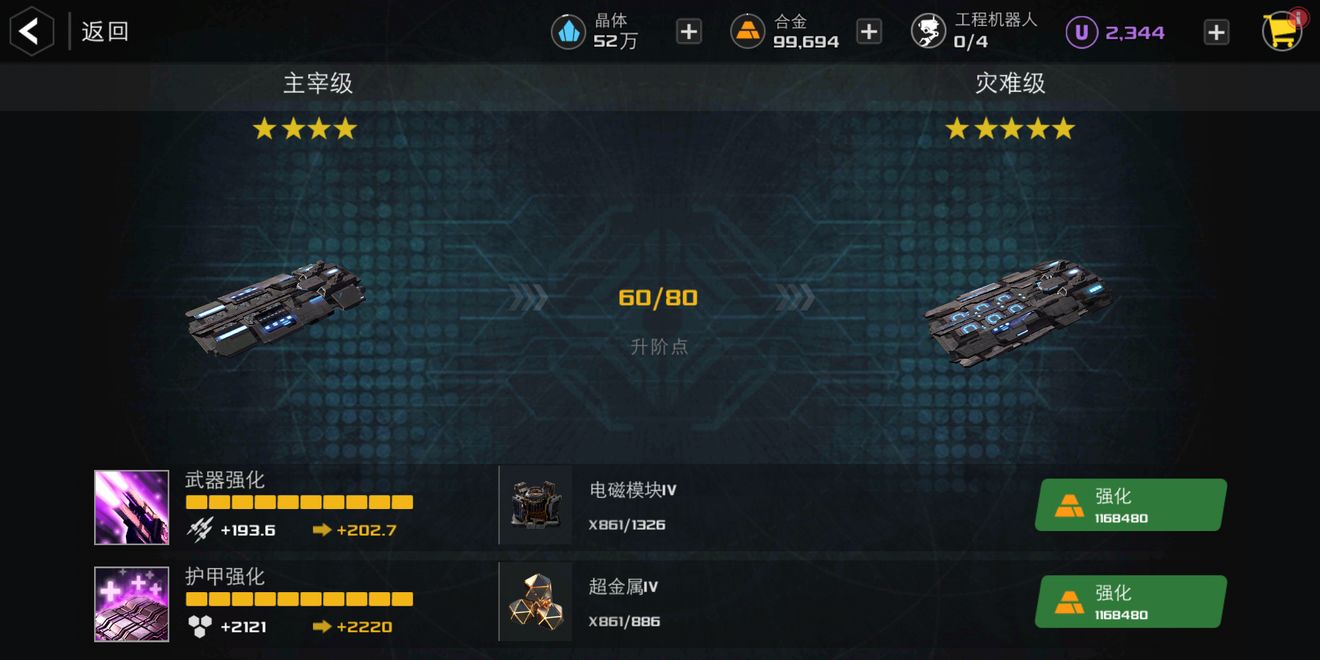1320x660 pixels.
Task: Go back using the 返回 arrow button
Action: coord(31,31)
